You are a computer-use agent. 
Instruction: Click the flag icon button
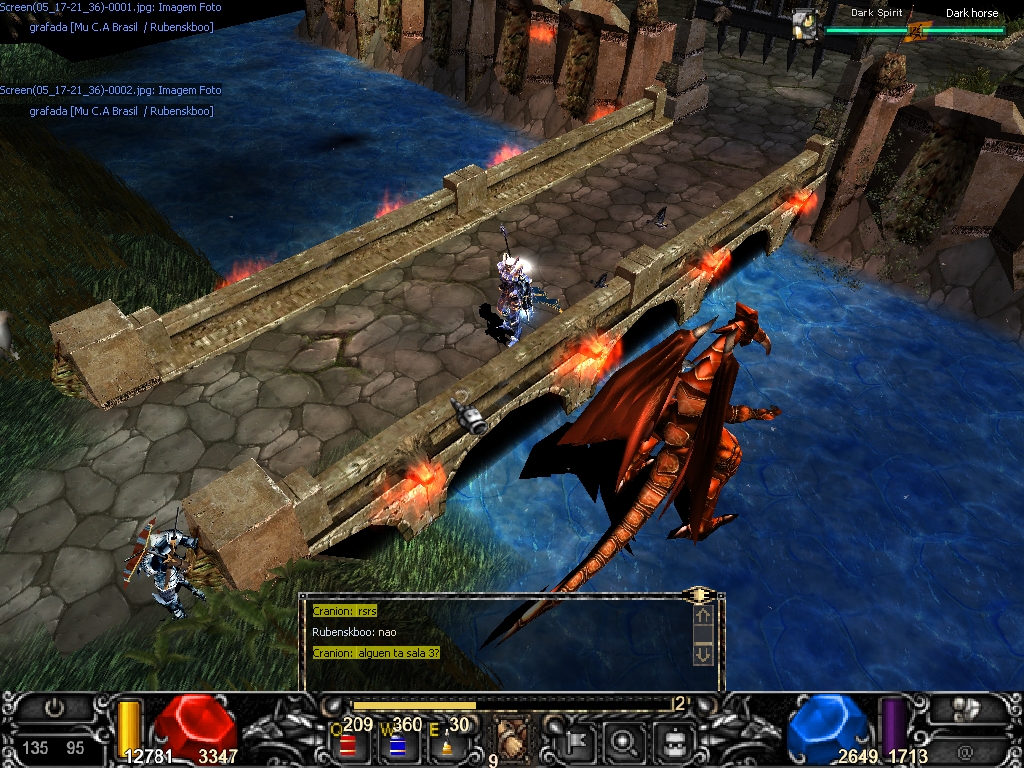pos(580,741)
